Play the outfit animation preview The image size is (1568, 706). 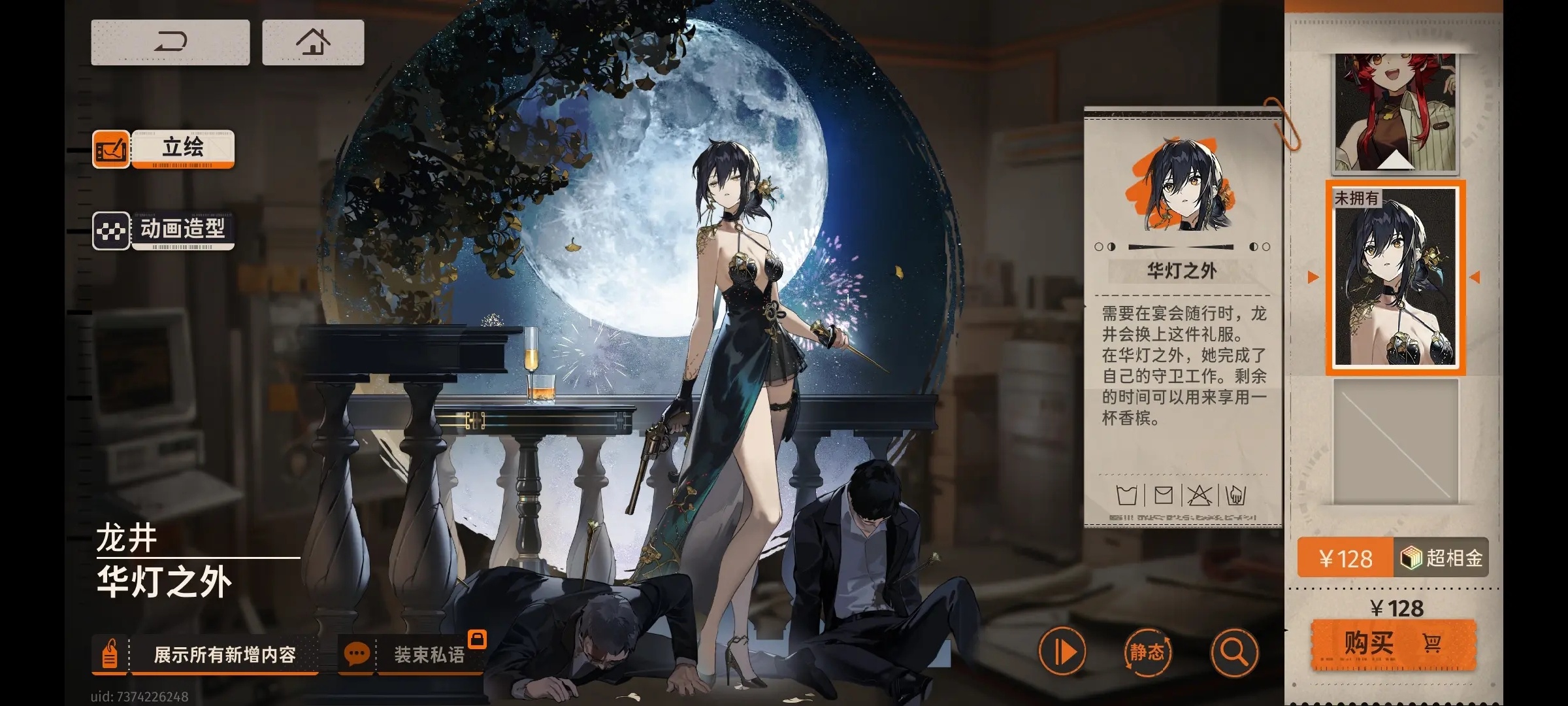(1062, 652)
